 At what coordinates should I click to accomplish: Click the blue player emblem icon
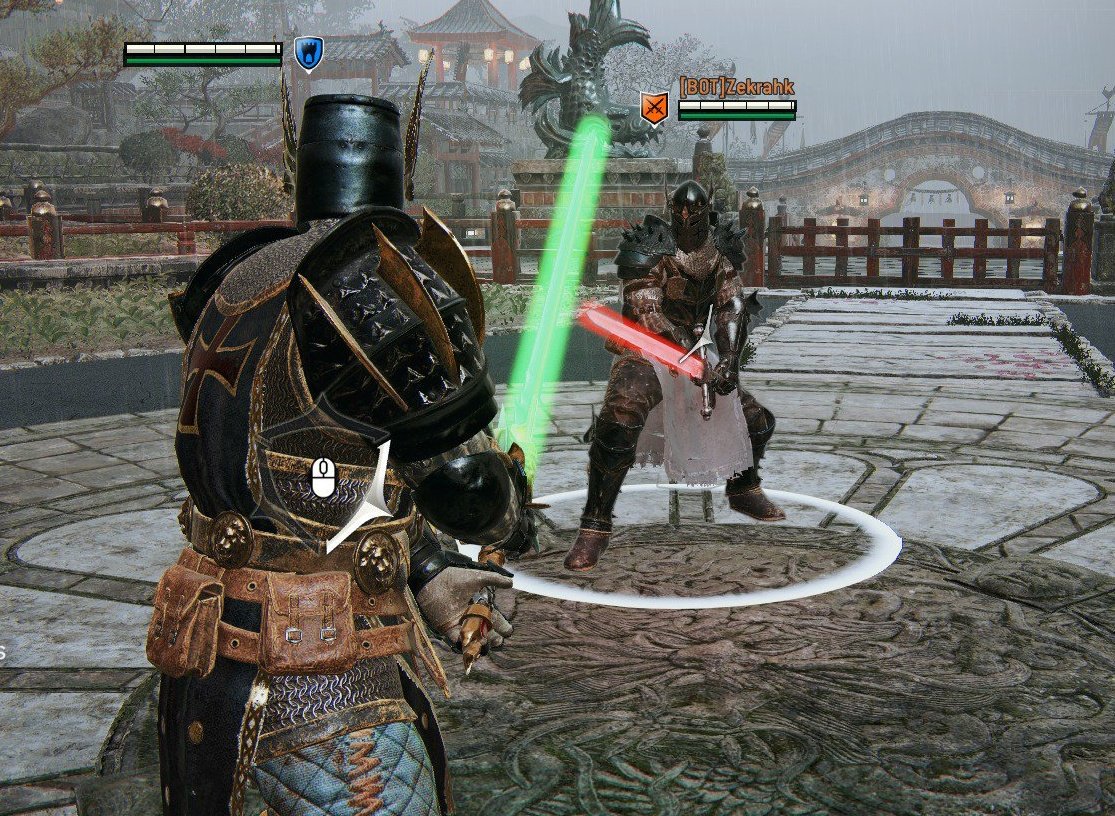pyautogui.click(x=308, y=53)
